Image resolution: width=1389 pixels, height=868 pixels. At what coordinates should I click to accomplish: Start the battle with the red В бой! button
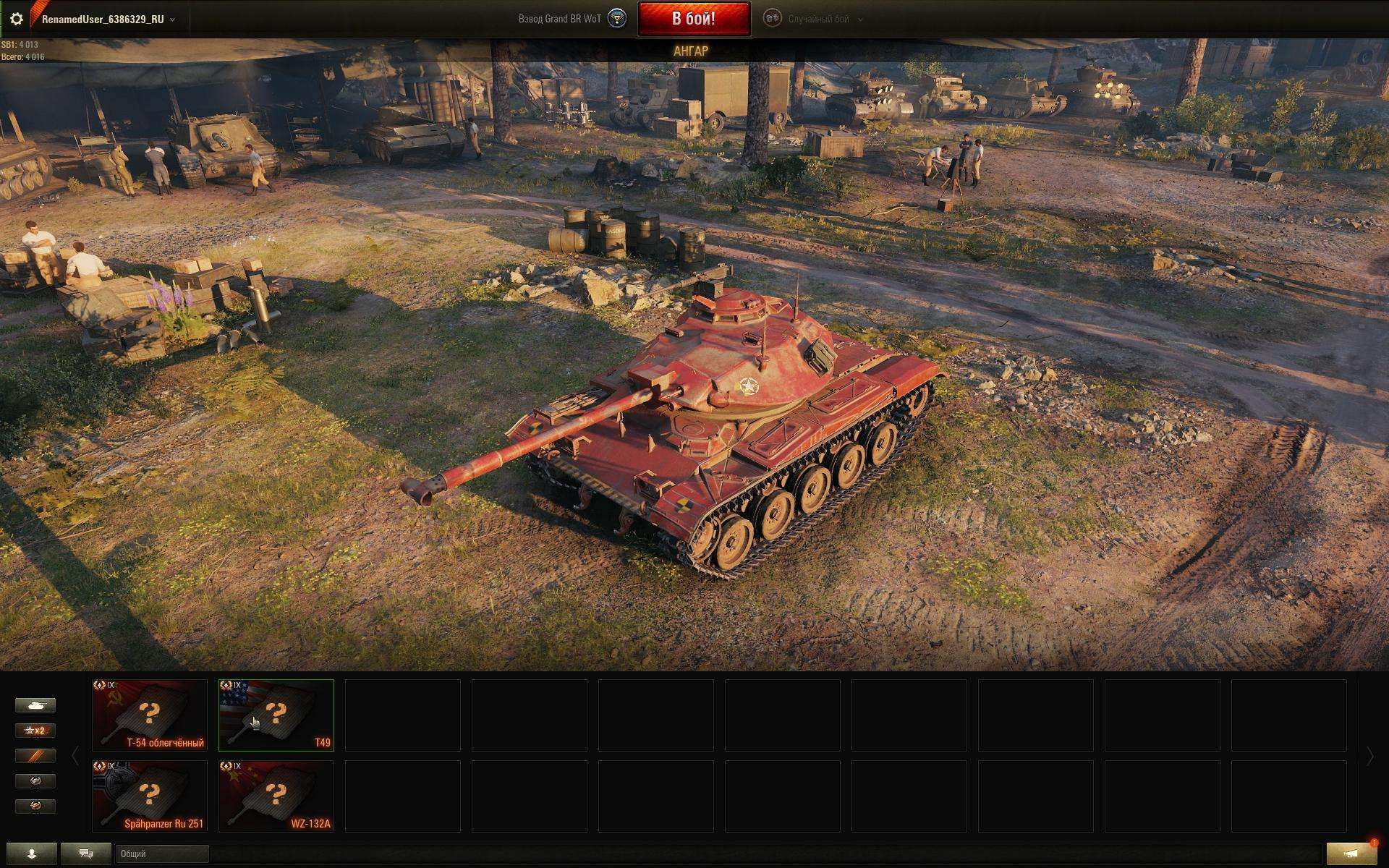[693, 19]
